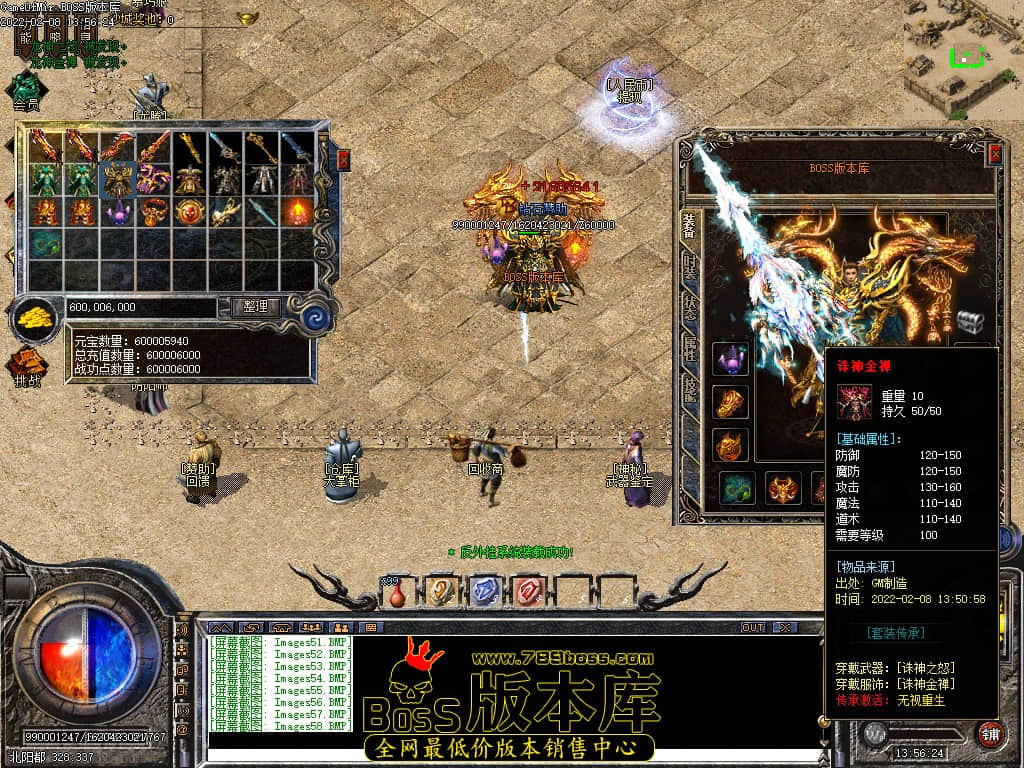This screenshot has height=768, width=1024.
Task: Close the character equipment panel
Action: (x=995, y=154)
